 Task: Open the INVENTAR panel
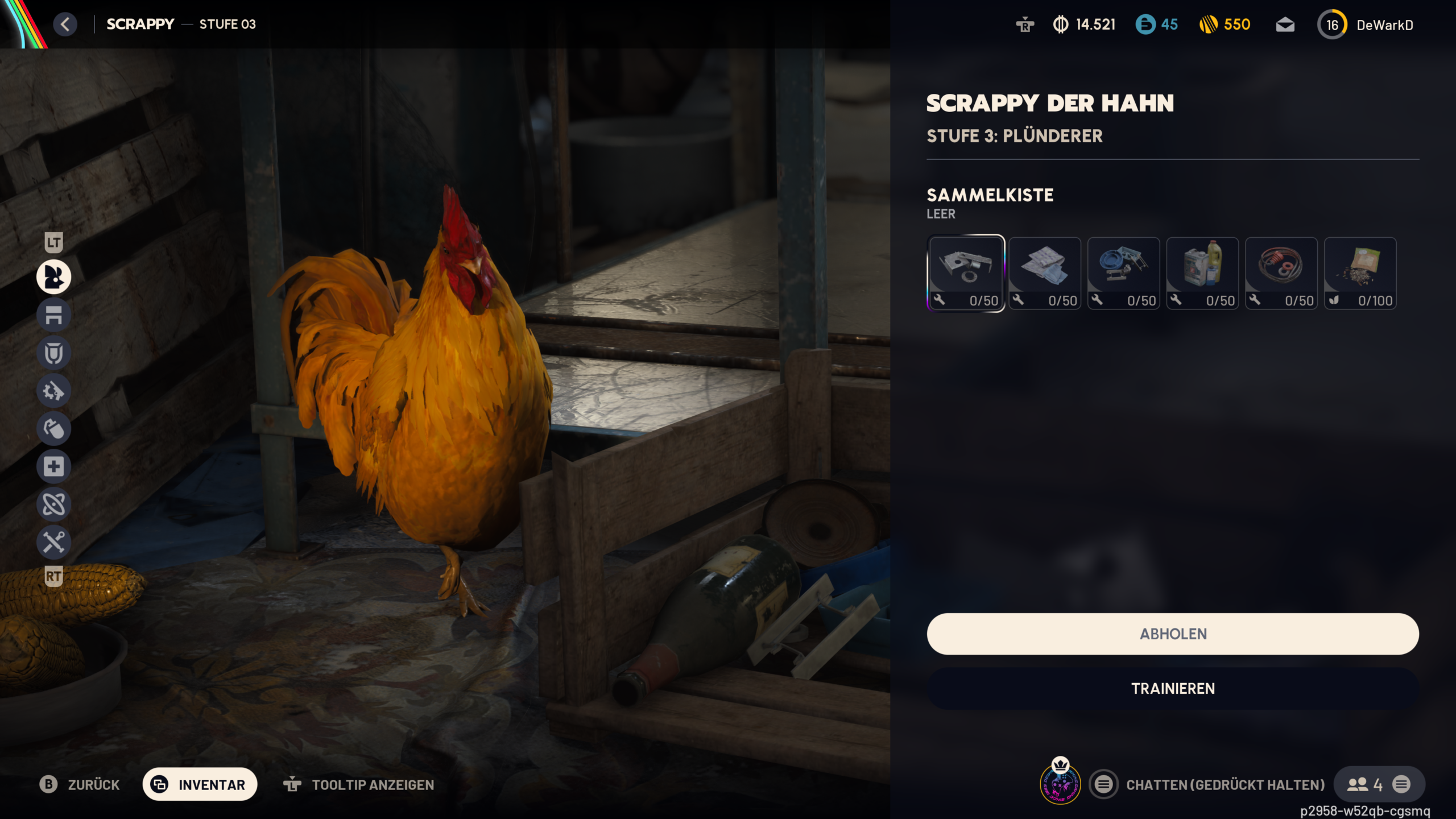(x=200, y=784)
